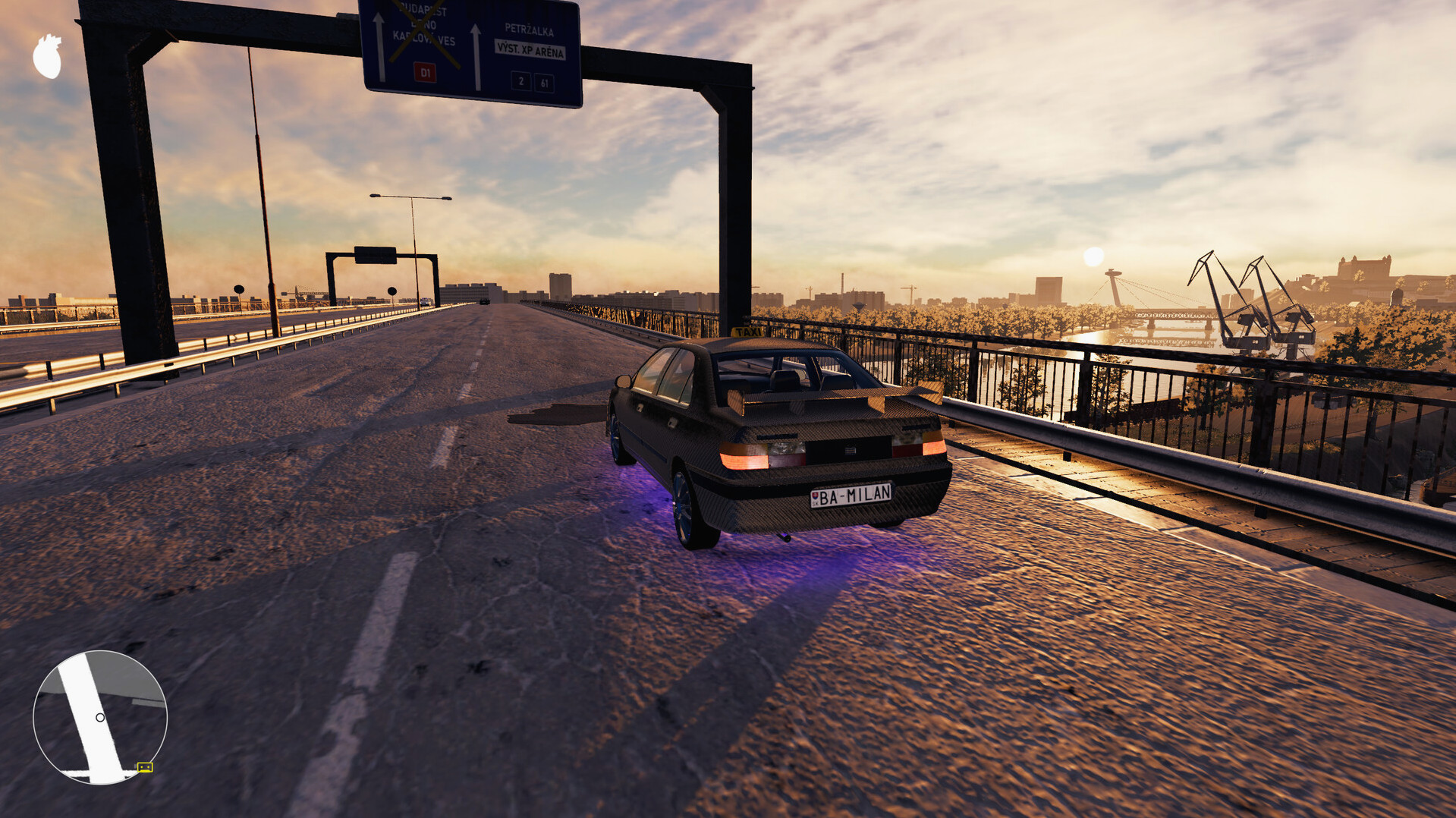
Task: Click the circular minimap
Action: 100,717
